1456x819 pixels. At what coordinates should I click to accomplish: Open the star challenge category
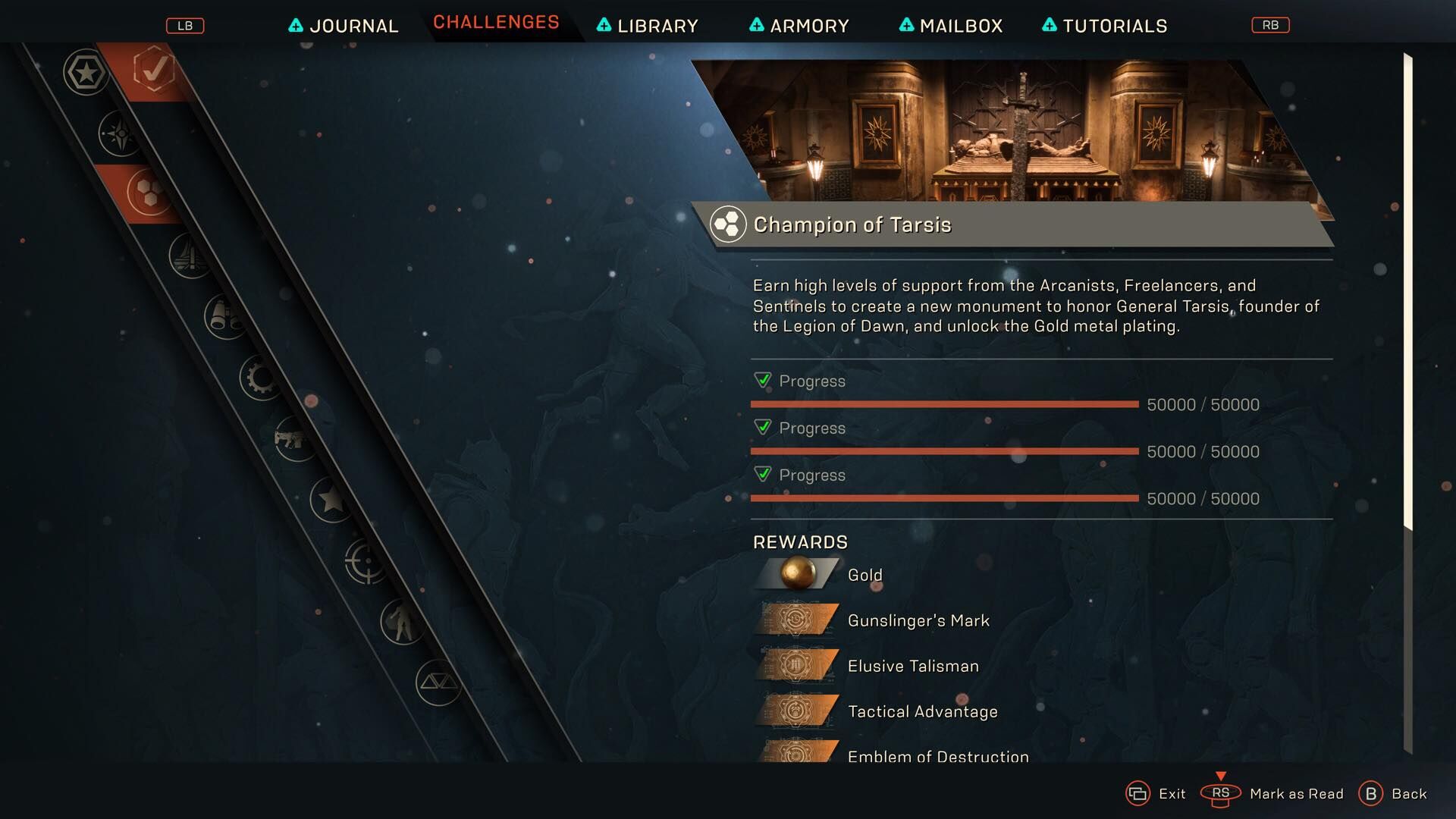point(331,500)
